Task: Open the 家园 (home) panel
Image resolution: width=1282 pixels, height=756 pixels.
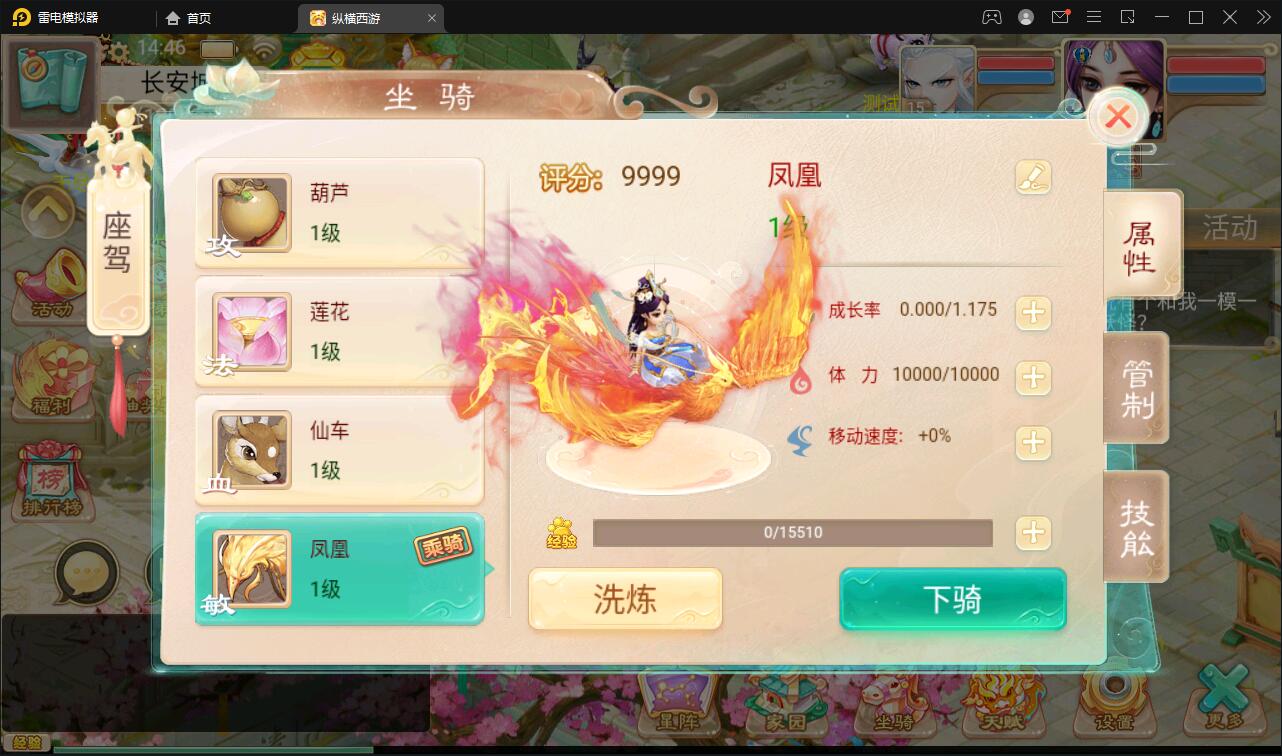Action: (x=789, y=716)
